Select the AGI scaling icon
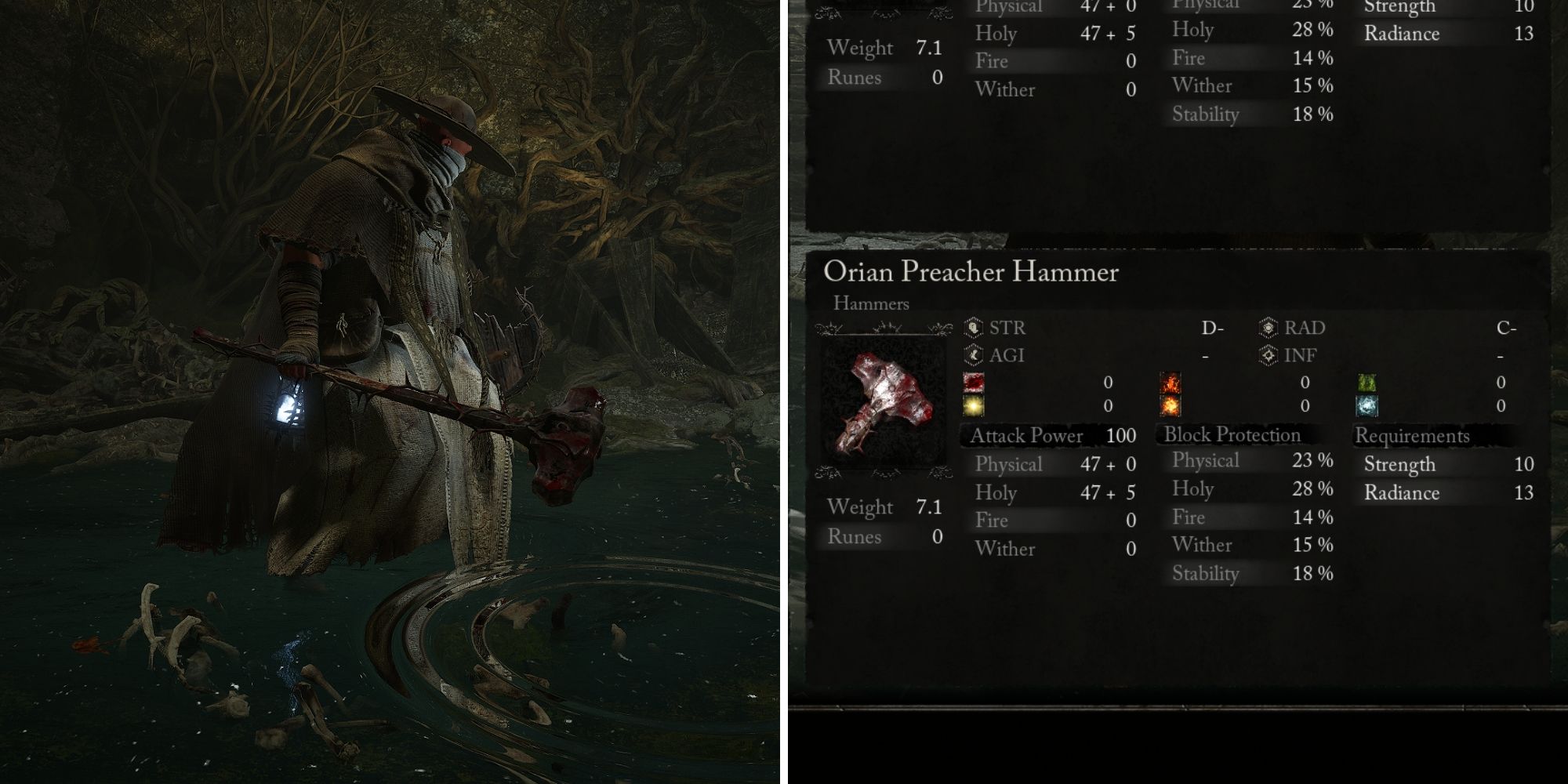 (973, 354)
